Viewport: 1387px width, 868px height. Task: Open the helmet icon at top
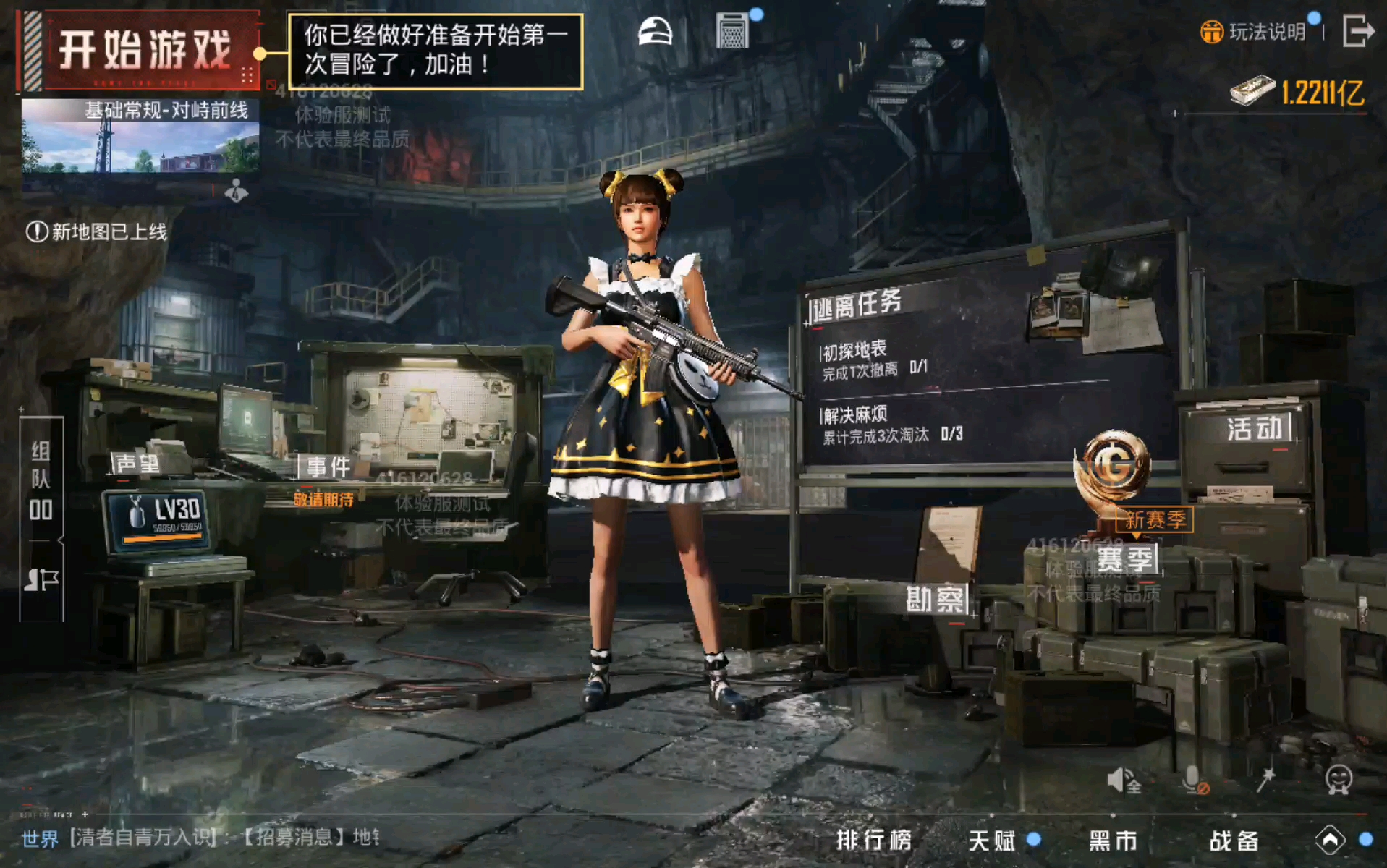(655, 33)
